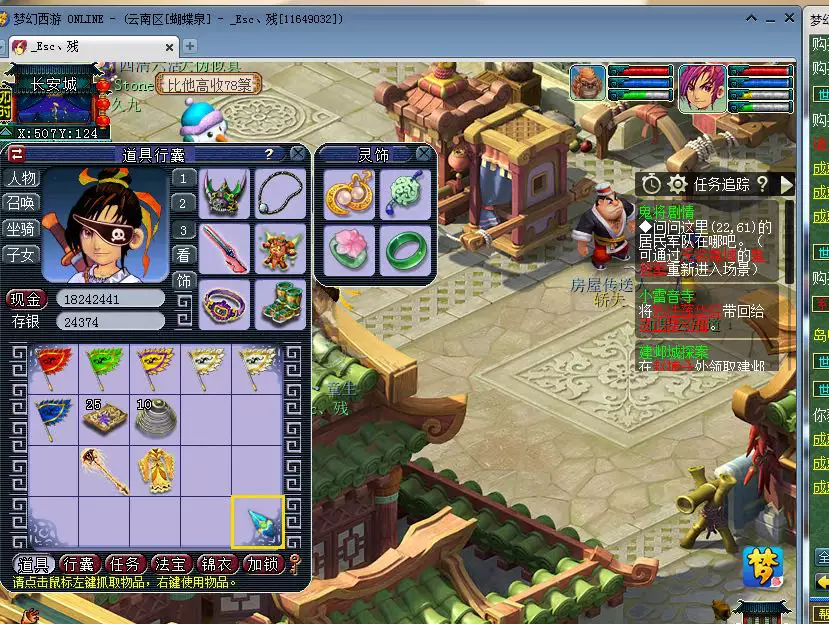Switch to the 召唤 summons tab
Screen dimensions: 829x624
(21, 203)
